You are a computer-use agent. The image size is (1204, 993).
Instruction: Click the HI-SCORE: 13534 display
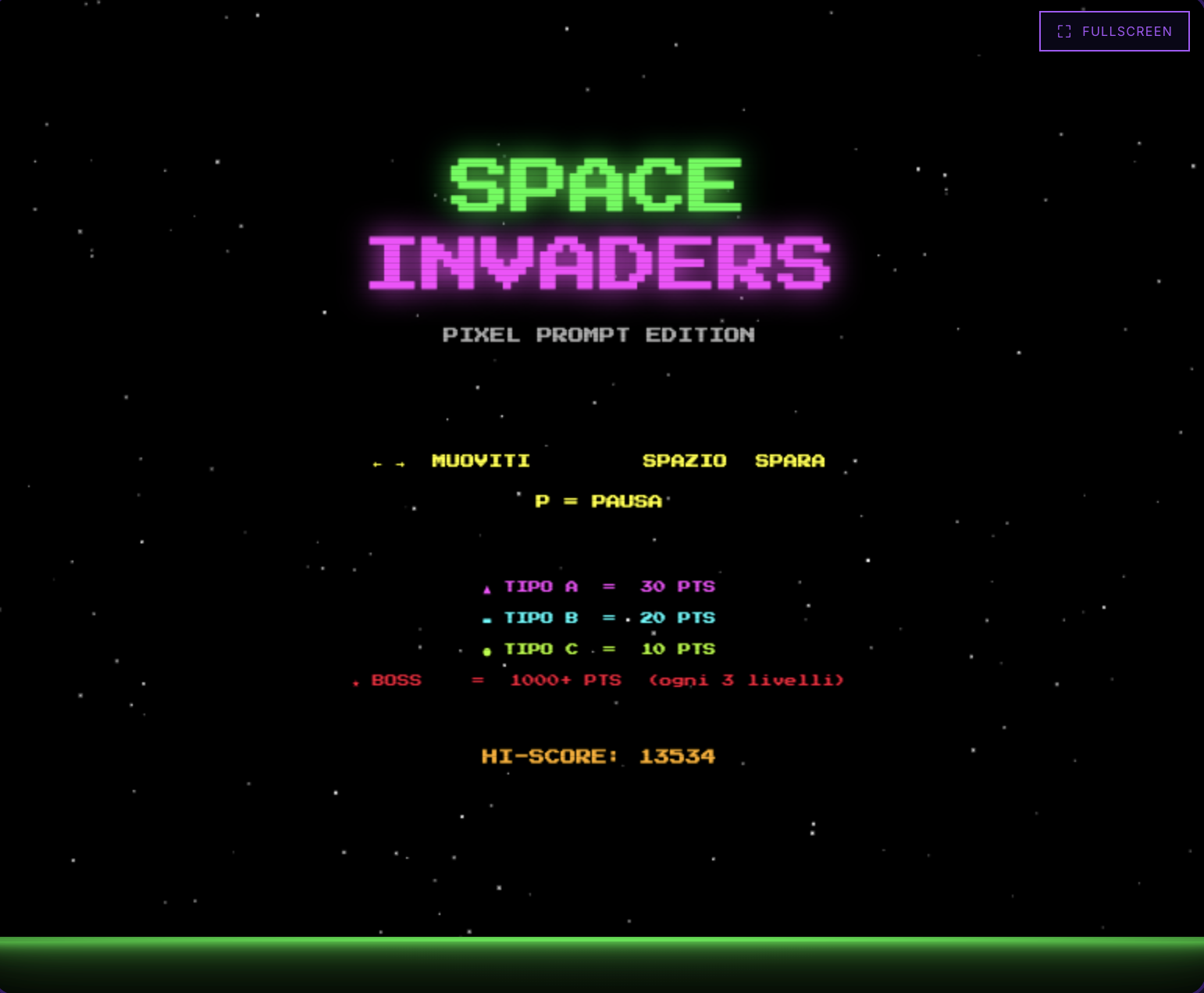598,756
